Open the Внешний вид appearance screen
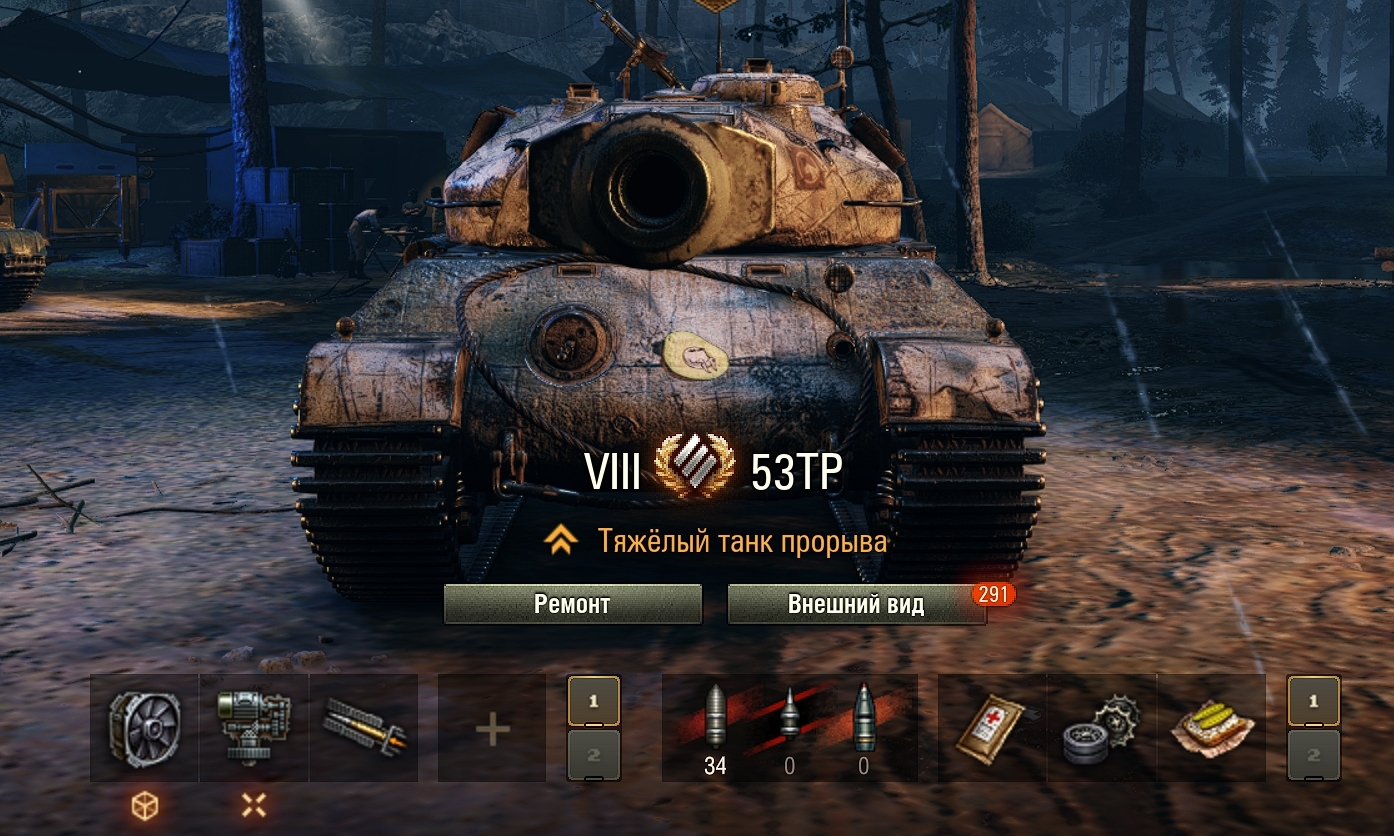 [856, 604]
